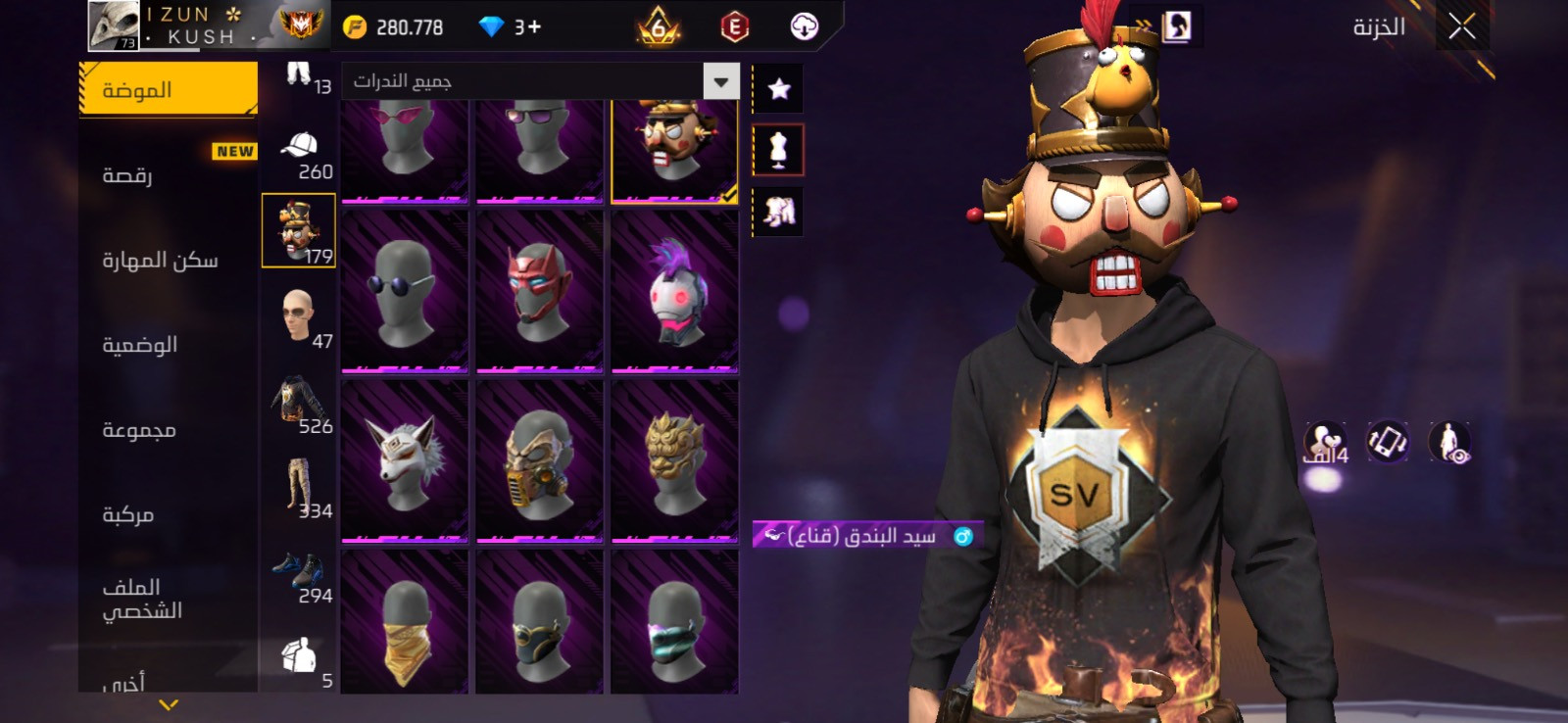The image size is (1568, 723).
Task: Pick the red horned robot mask
Action: tap(539, 291)
